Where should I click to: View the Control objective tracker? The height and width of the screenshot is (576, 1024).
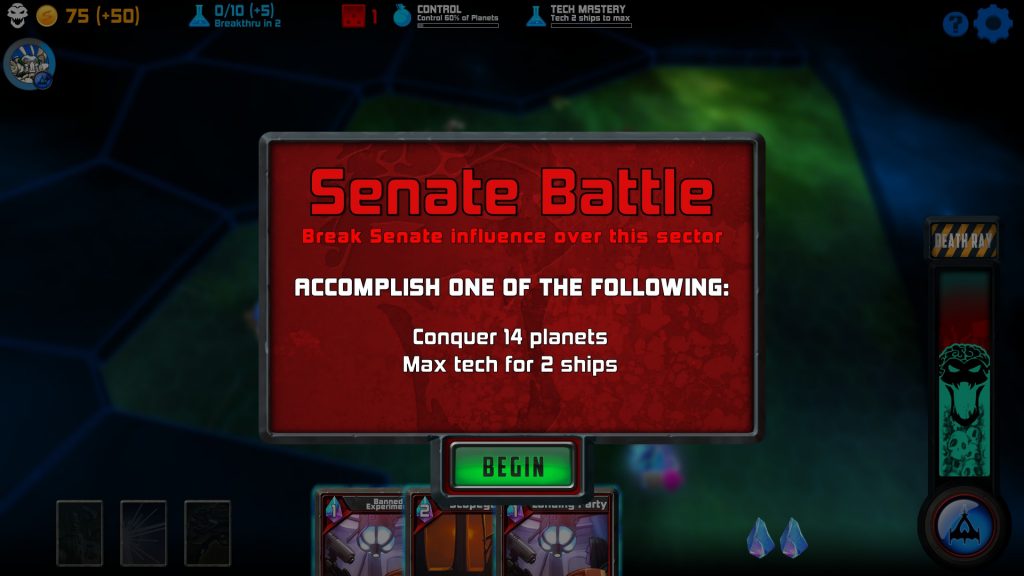click(446, 16)
